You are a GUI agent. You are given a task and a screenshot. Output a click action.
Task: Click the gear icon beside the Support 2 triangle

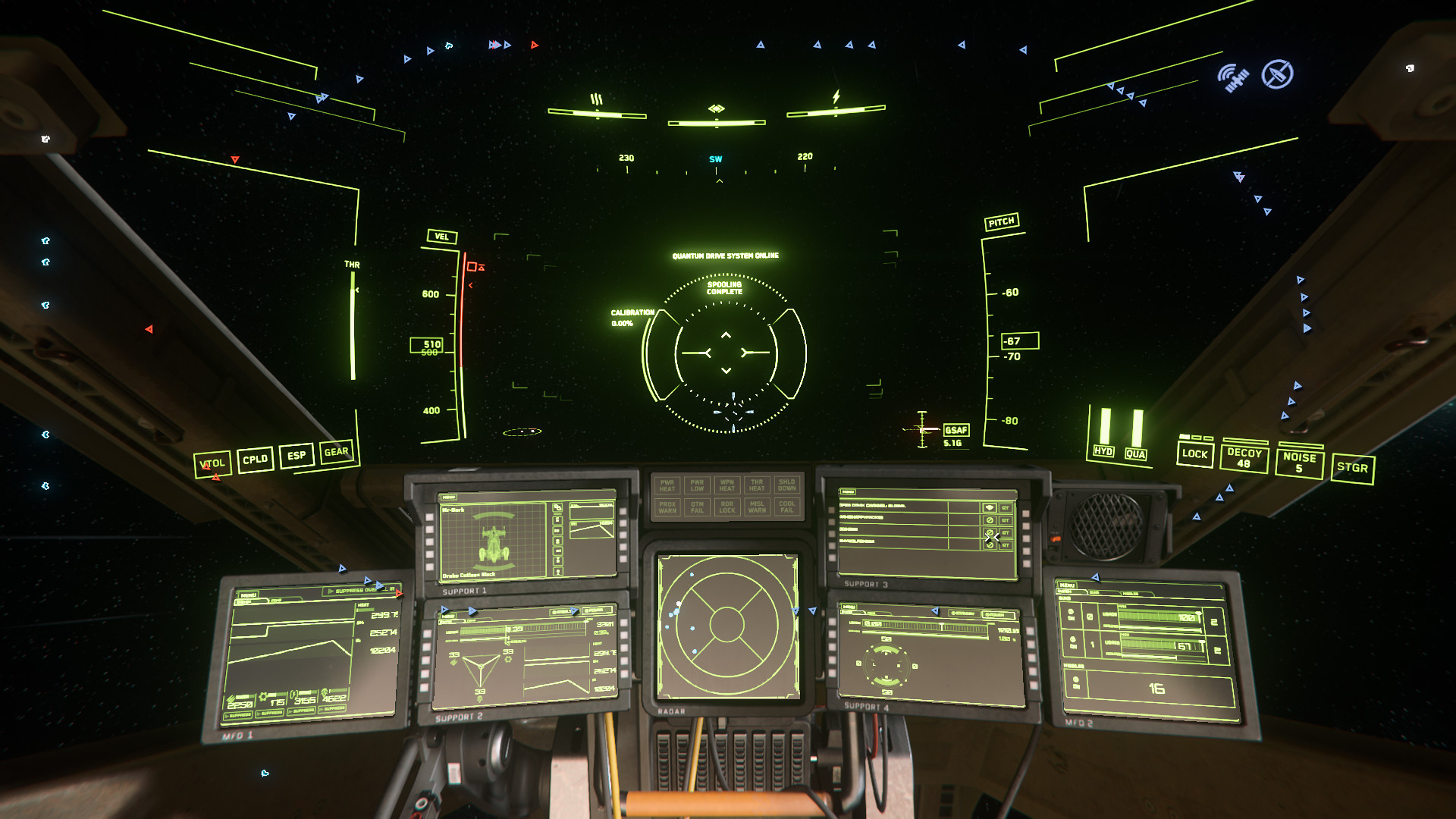508,660
